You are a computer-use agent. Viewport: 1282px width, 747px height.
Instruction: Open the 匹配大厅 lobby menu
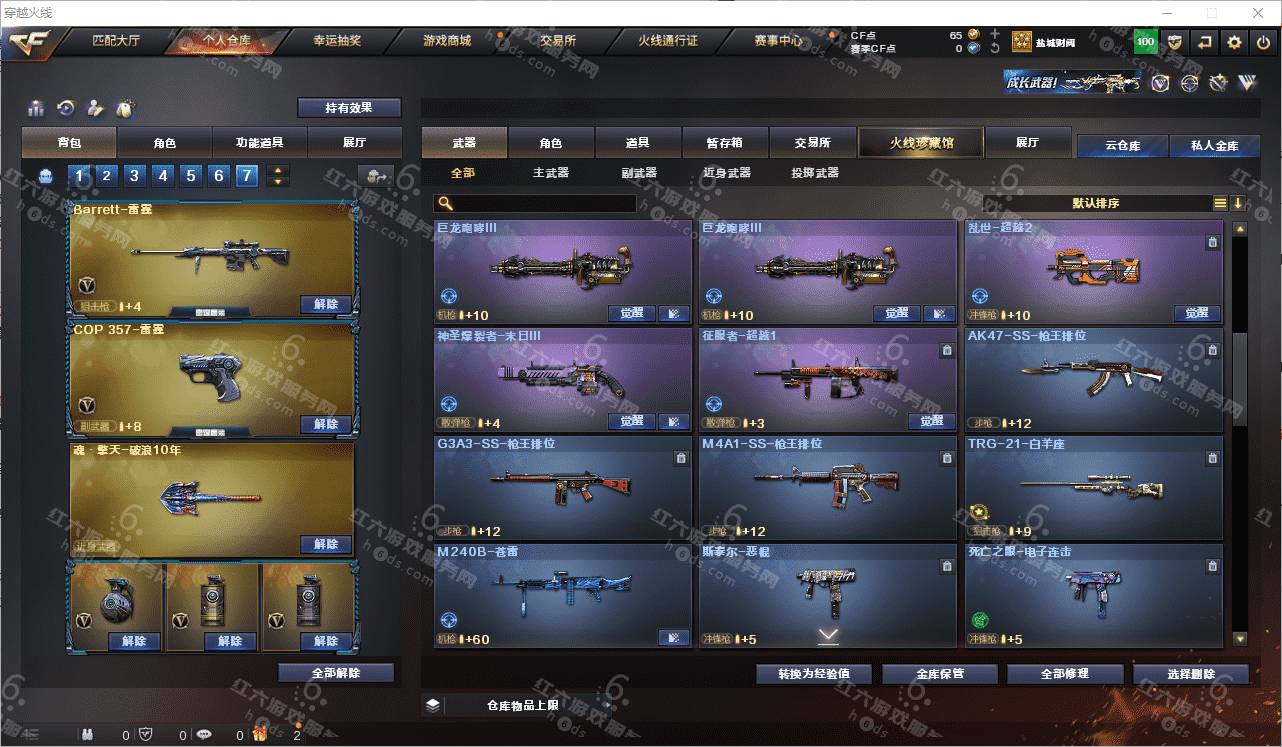(118, 41)
